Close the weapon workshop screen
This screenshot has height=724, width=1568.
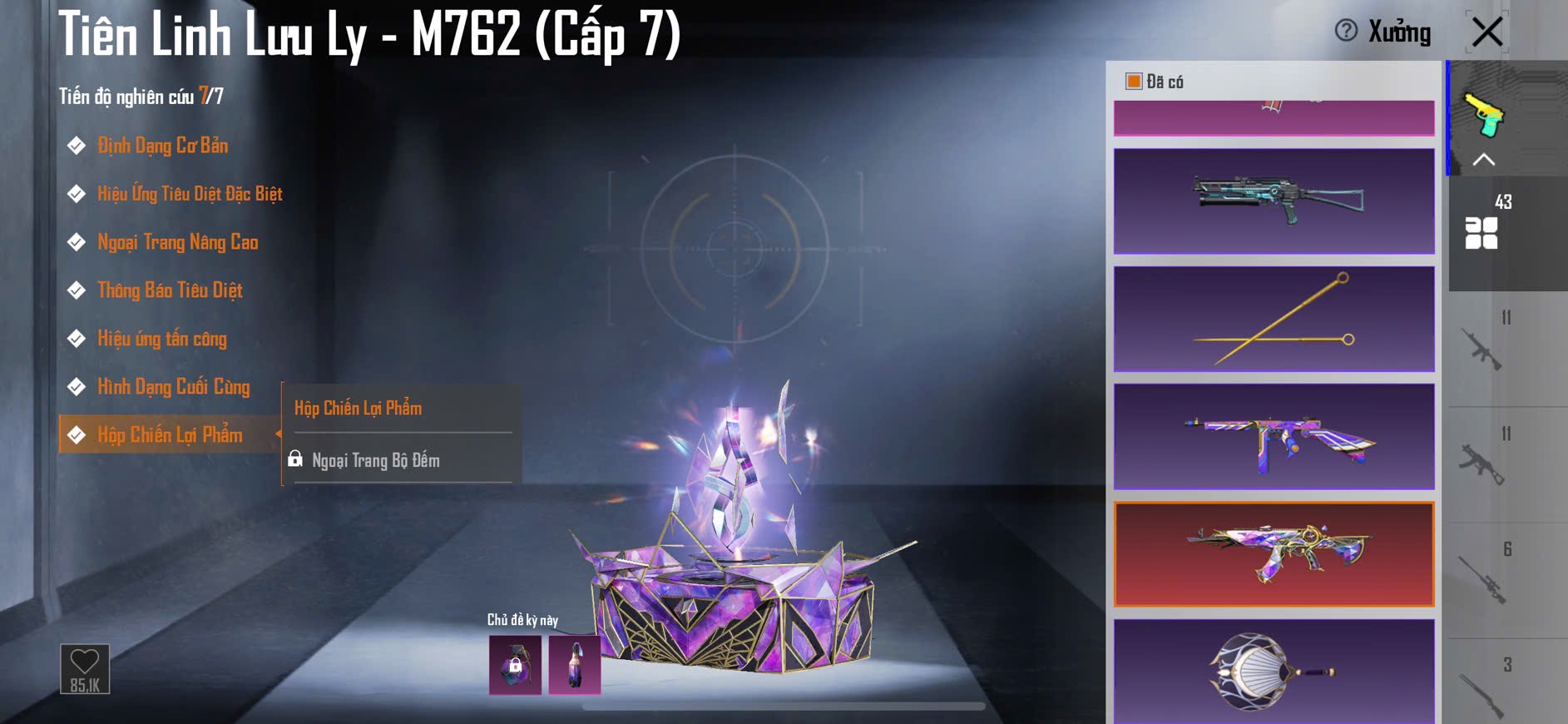click(1487, 32)
